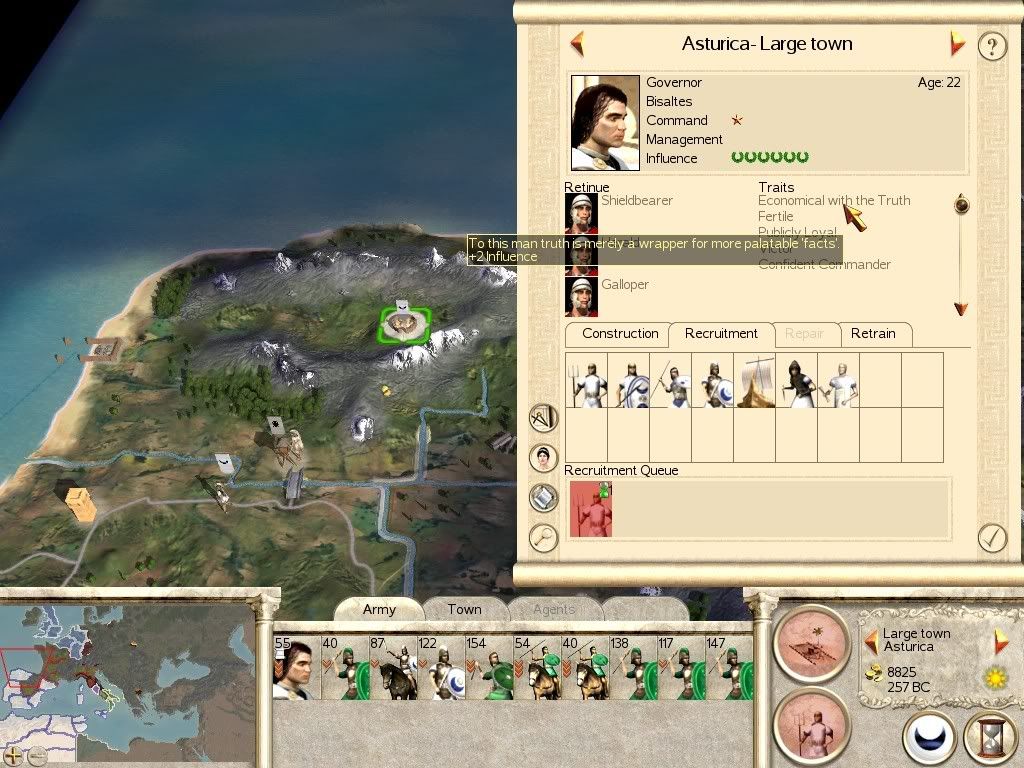
Task: End the turn with the hourglass button
Action: [989, 739]
